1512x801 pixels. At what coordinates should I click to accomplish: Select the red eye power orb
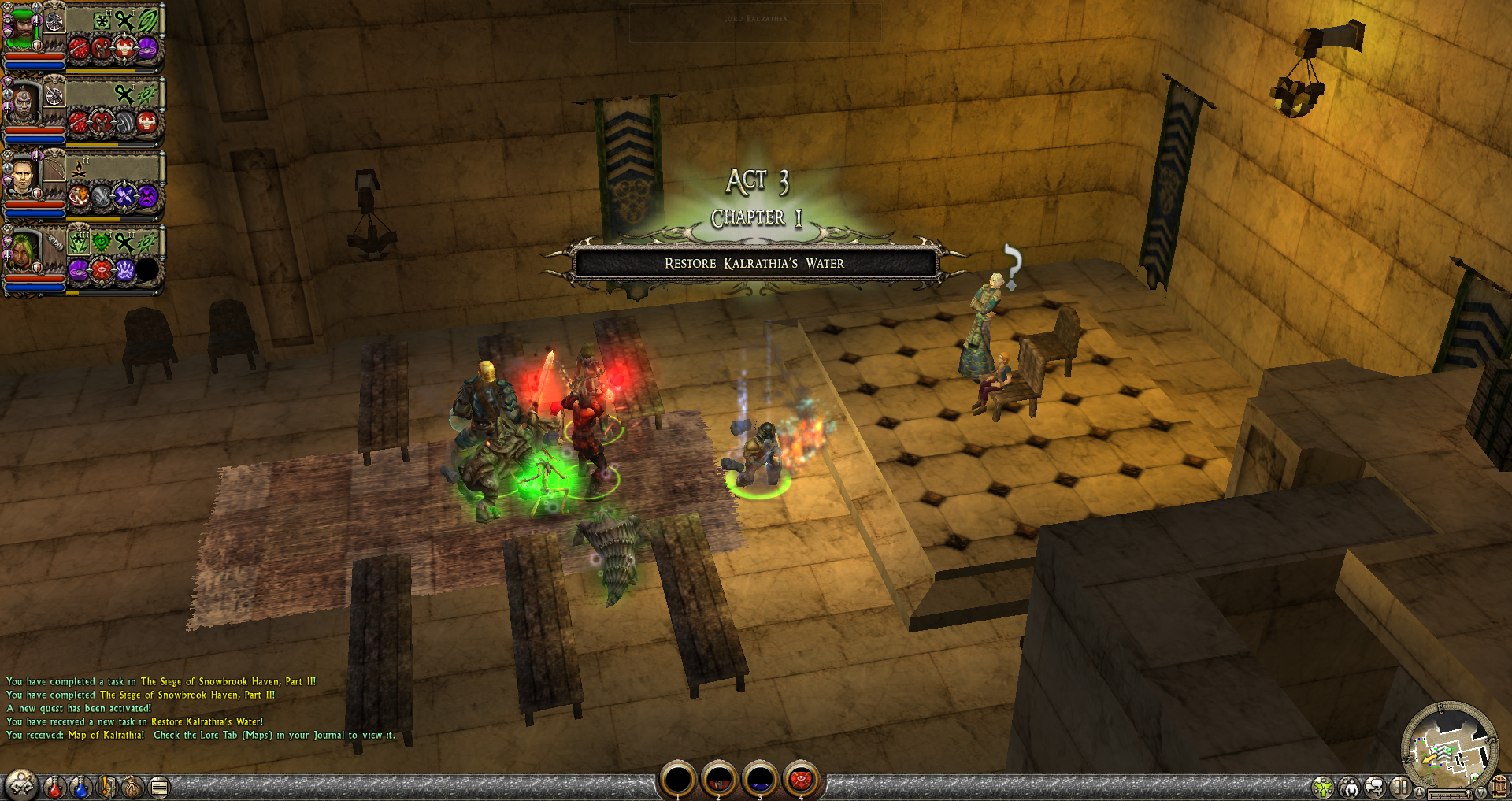(x=800, y=780)
